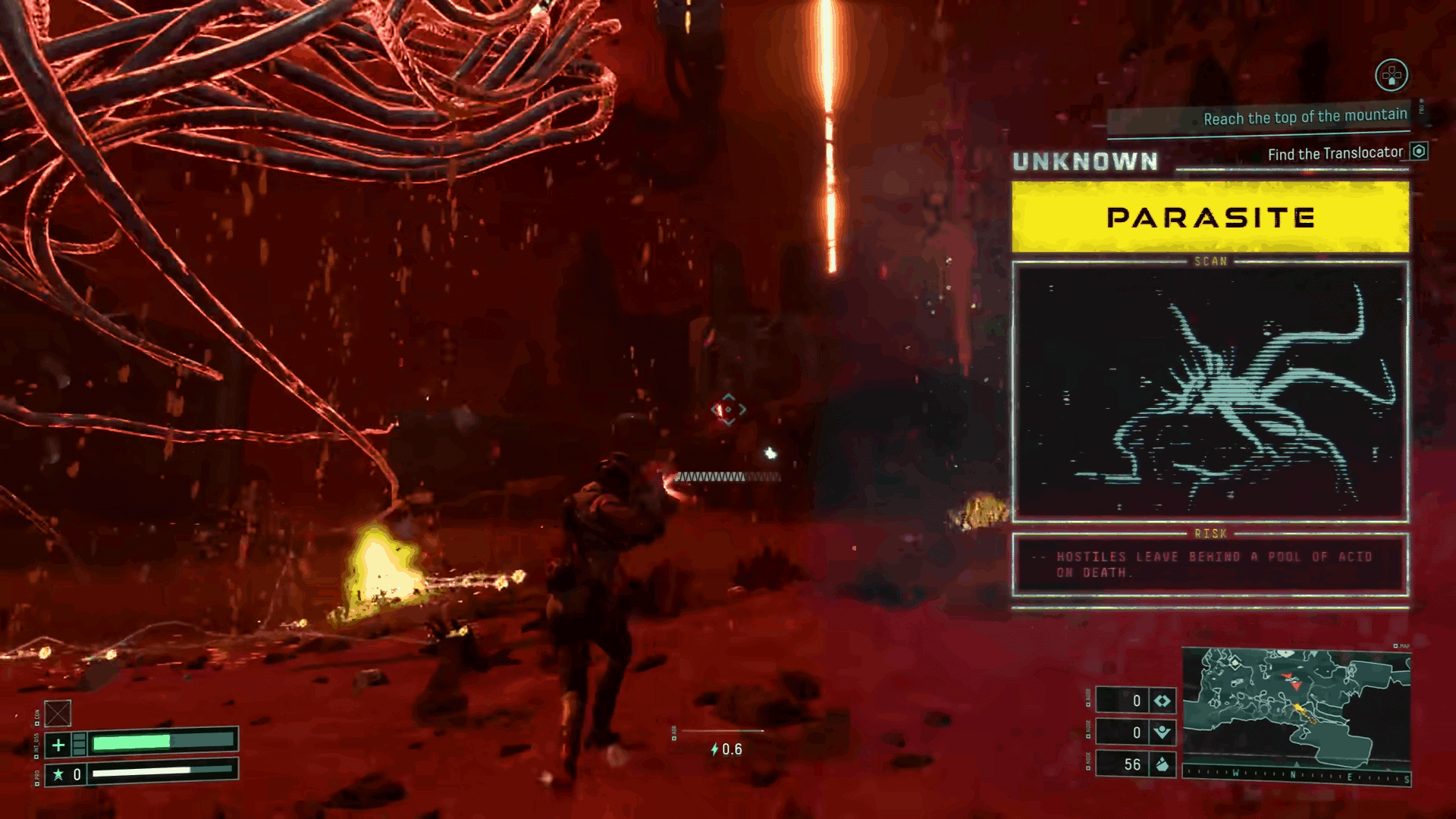Click the star proficiency icon
Screen dimensions: 1456x819
(x=58, y=774)
